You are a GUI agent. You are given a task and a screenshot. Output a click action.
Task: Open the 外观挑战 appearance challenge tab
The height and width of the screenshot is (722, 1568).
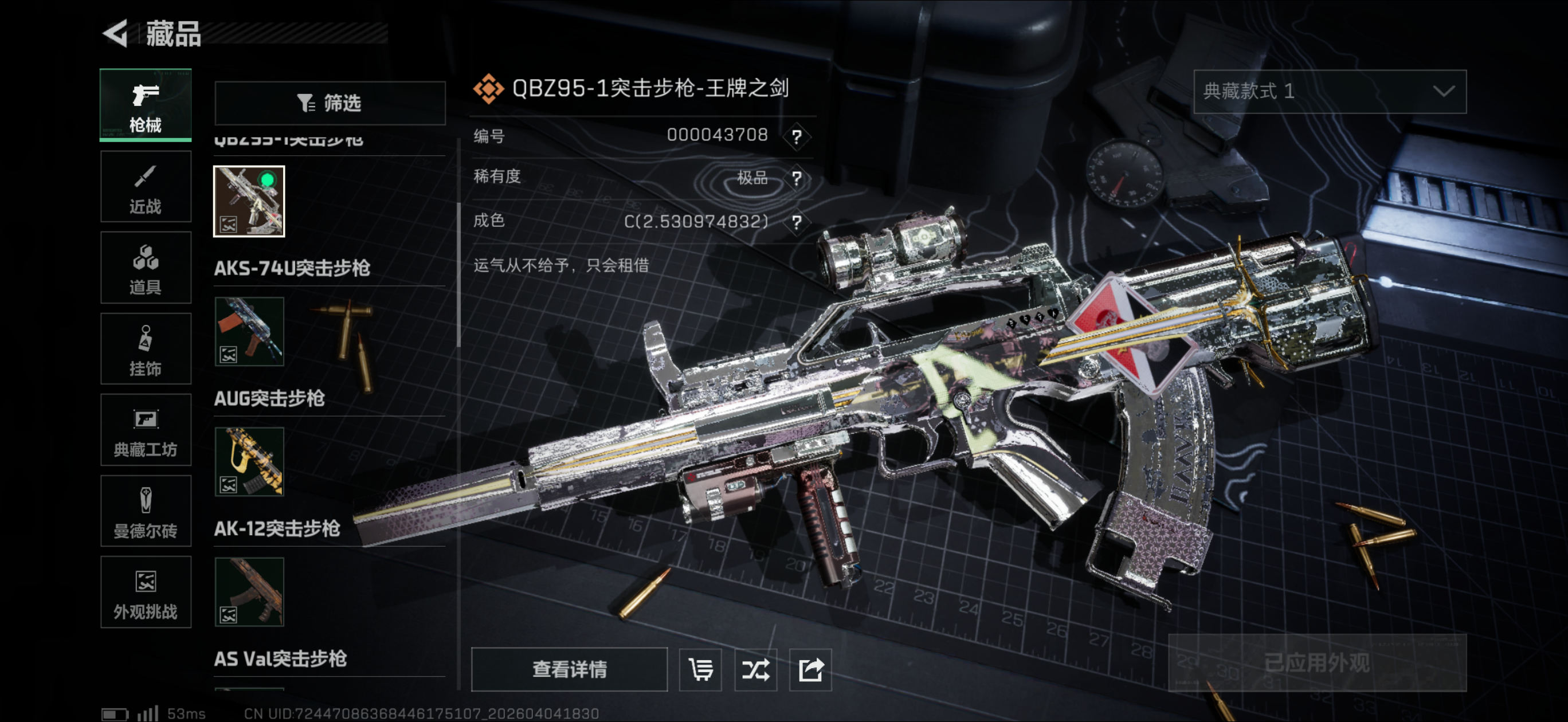click(146, 592)
